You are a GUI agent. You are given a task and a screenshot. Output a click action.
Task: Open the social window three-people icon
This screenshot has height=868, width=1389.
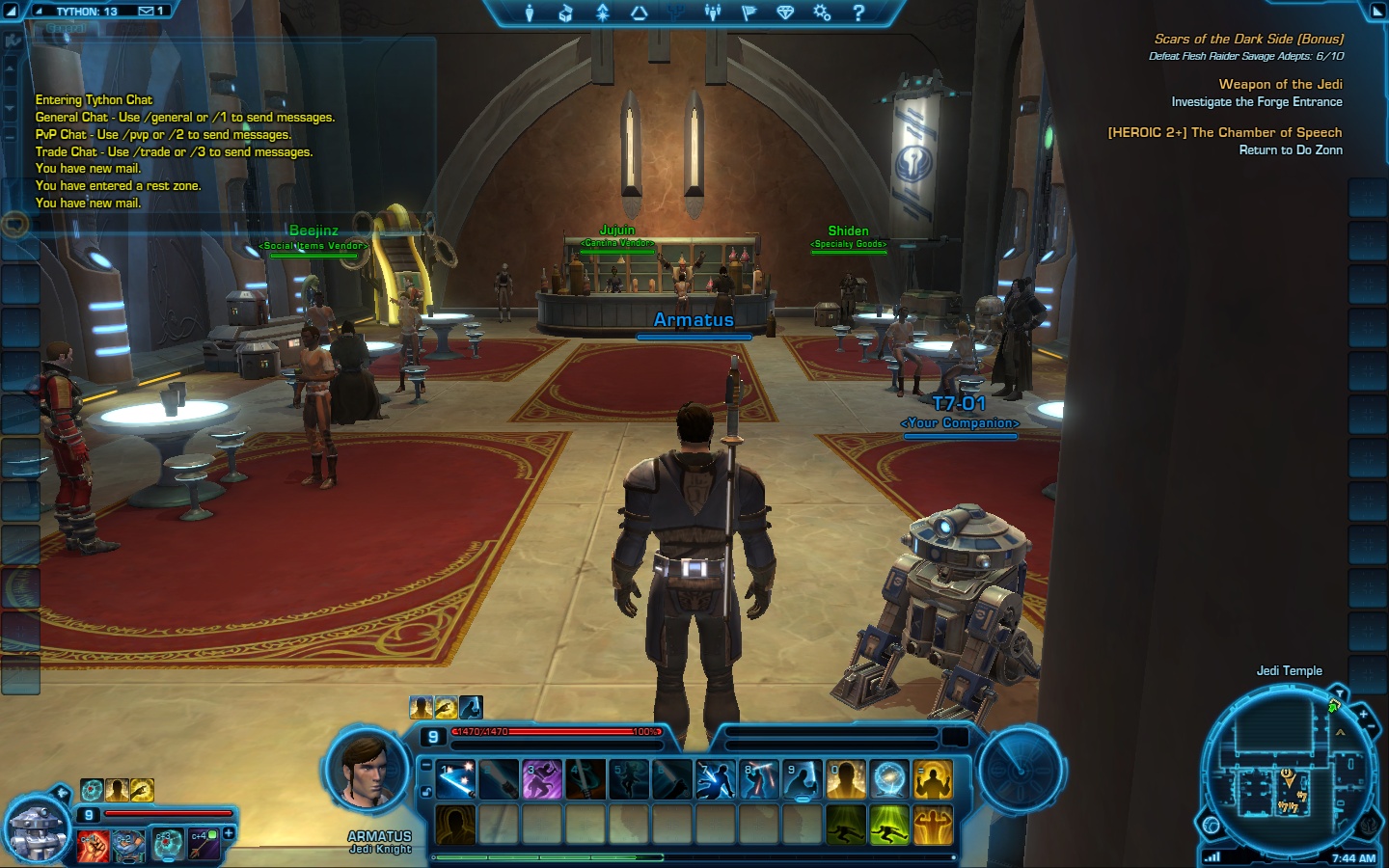711,14
